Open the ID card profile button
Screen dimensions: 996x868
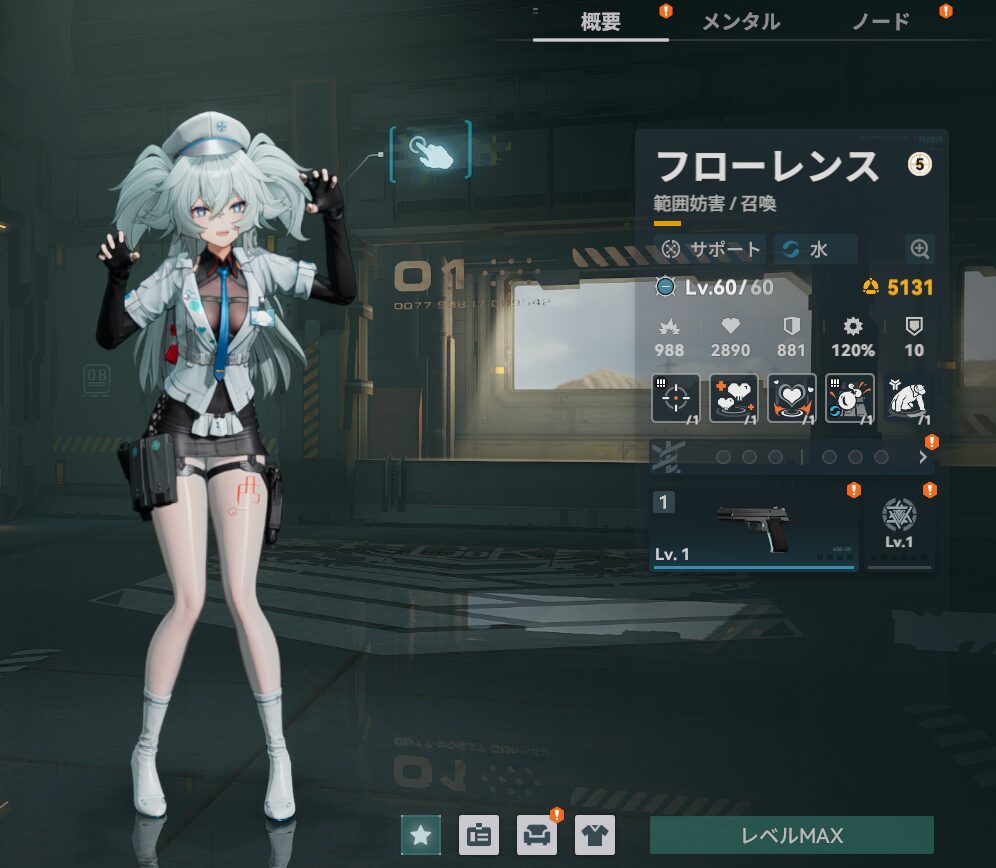point(479,835)
